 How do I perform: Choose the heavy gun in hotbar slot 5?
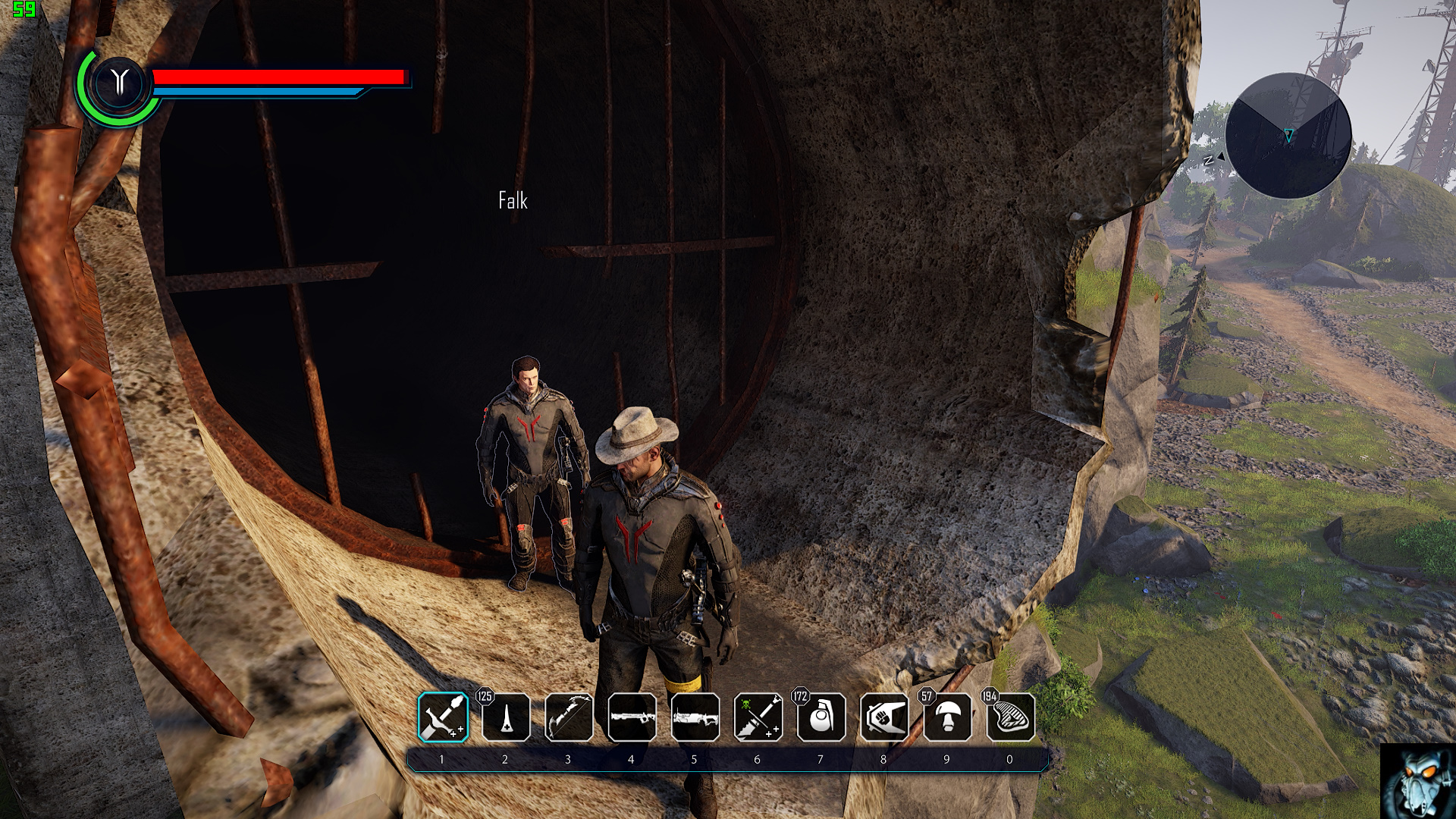pos(695,717)
